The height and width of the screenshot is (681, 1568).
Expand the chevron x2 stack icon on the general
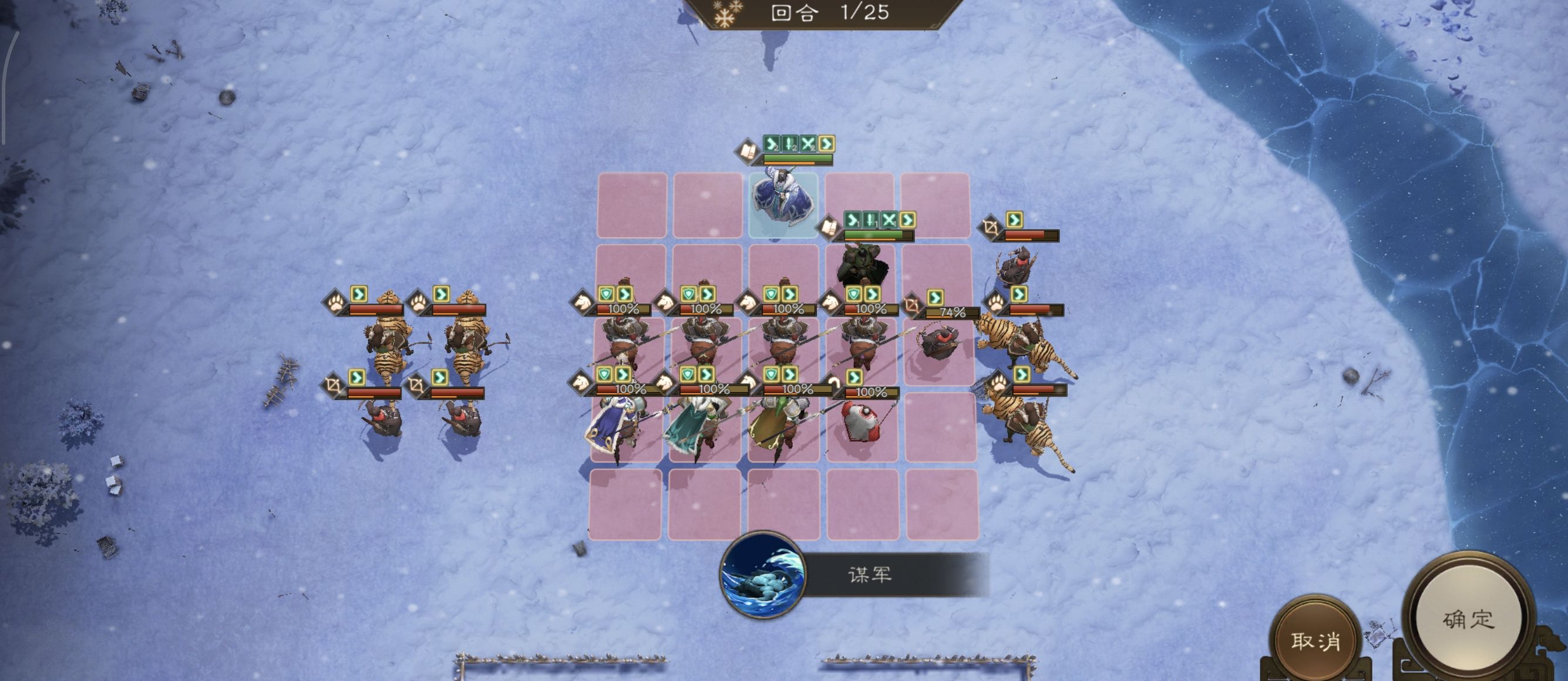[770, 144]
